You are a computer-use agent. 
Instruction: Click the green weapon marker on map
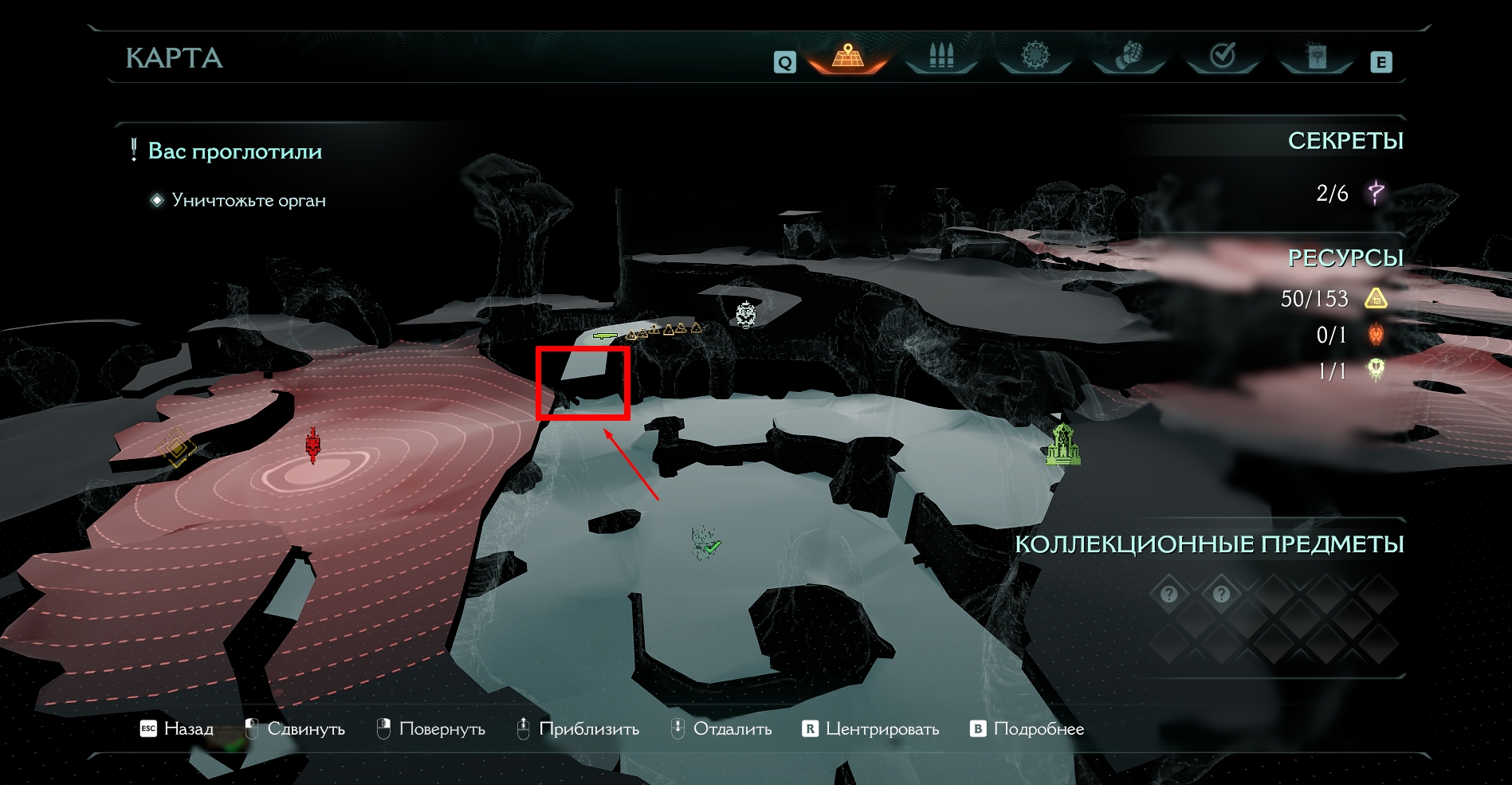click(605, 336)
